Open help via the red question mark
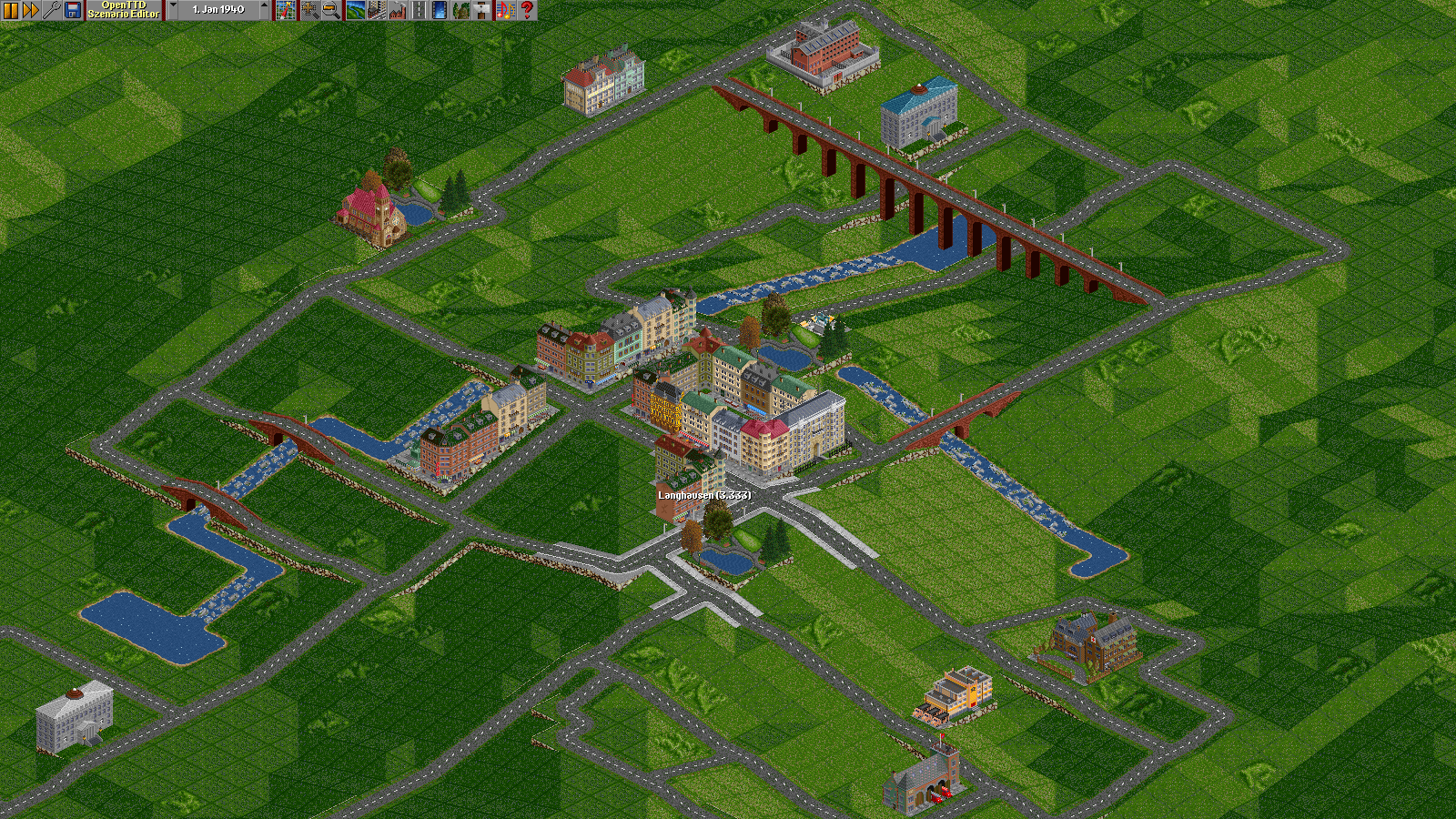The image size is (1456, 819). pyautogui.click(x=527, y=10)
